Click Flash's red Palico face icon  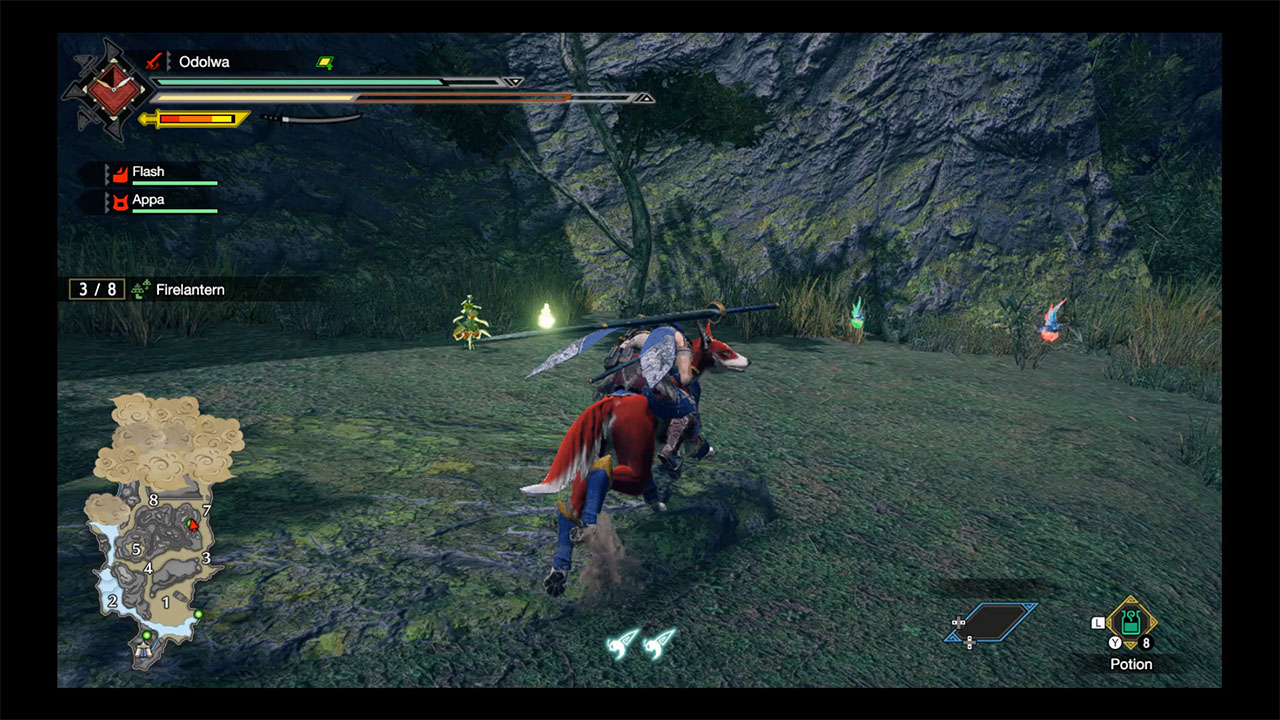click(x=120, y=175)
